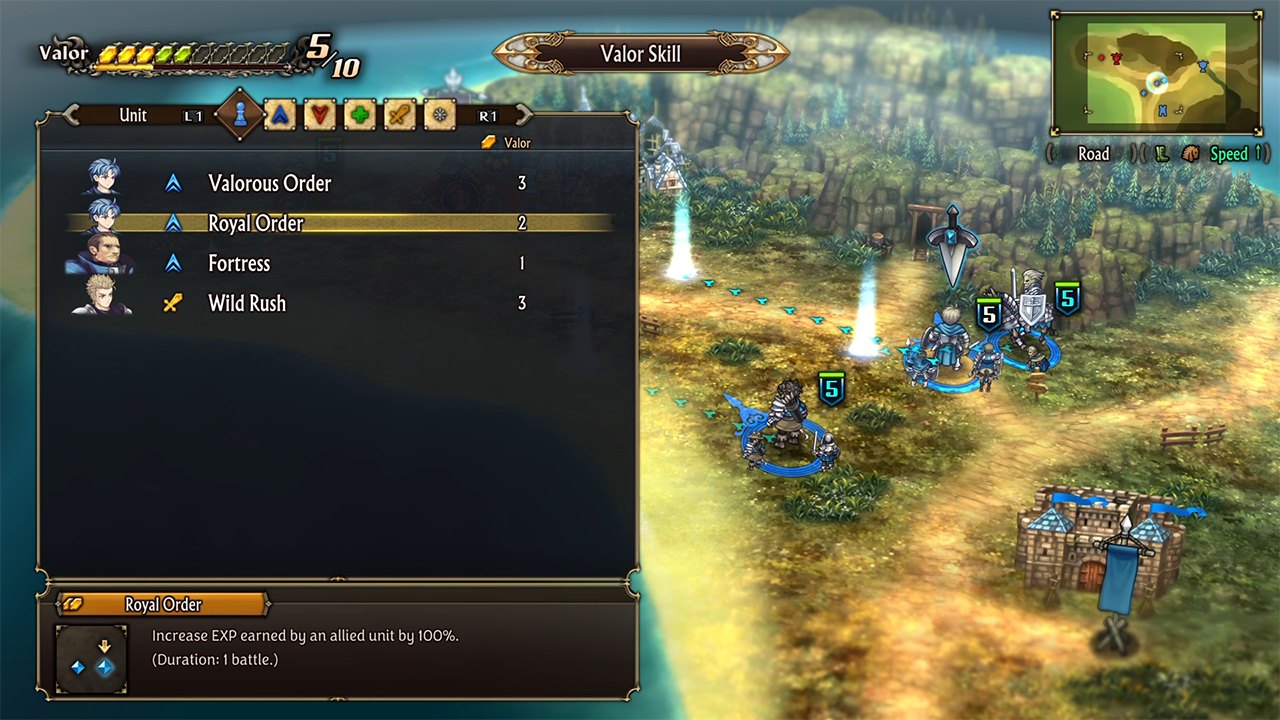This screenshot has height=720, width=1280.
Task: Choose the Royal Order valor skill
Action: (x=256, y=223)
